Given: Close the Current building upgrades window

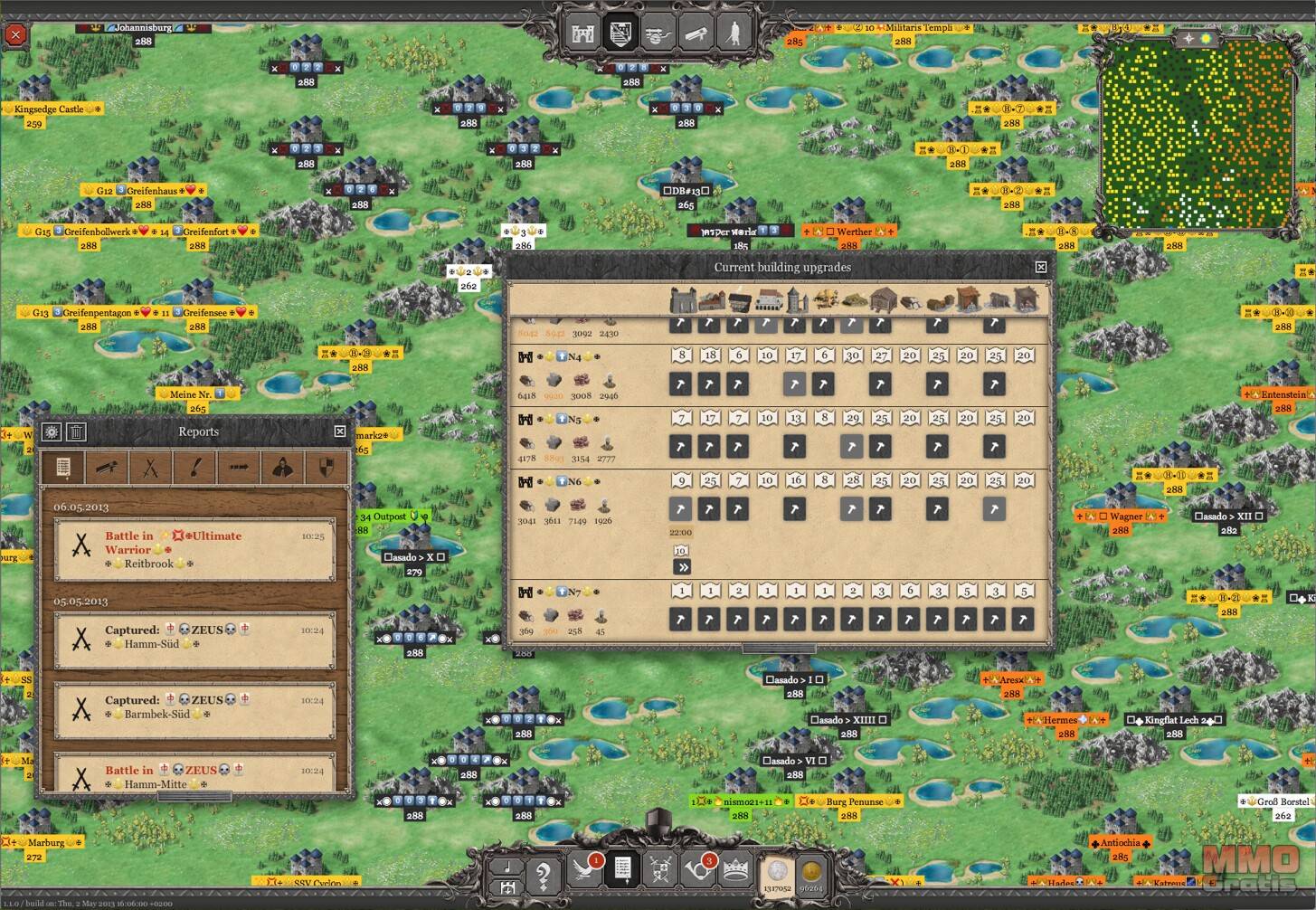Looking at the screenshot, I should [1041, 267].
